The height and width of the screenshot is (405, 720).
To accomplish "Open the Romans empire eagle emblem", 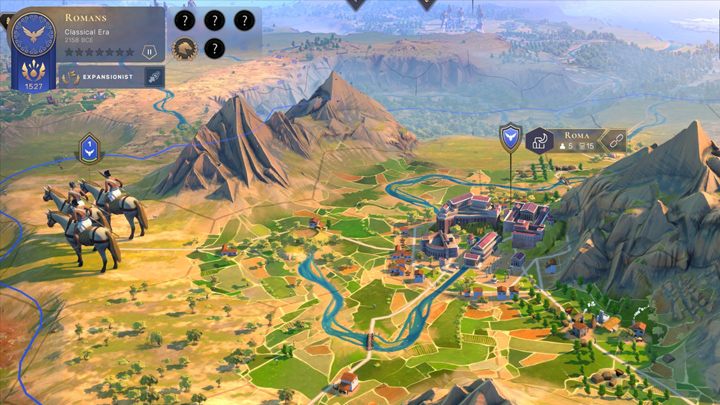I will 33,33.
